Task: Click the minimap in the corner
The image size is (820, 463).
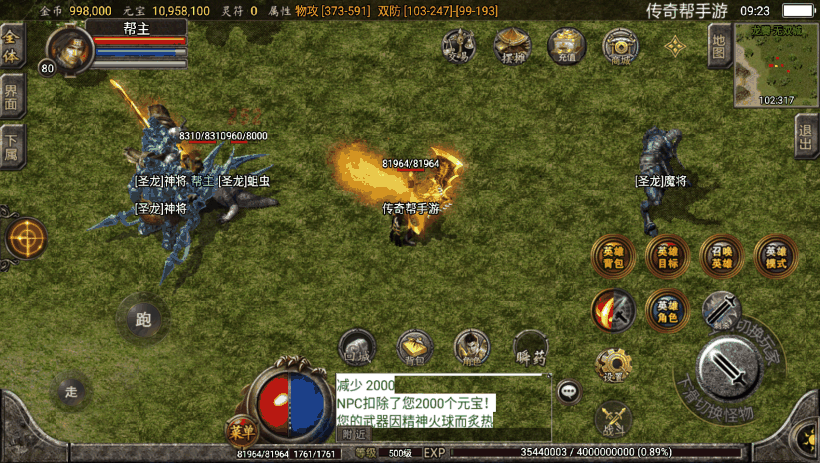Action: (x=776, y=64)
